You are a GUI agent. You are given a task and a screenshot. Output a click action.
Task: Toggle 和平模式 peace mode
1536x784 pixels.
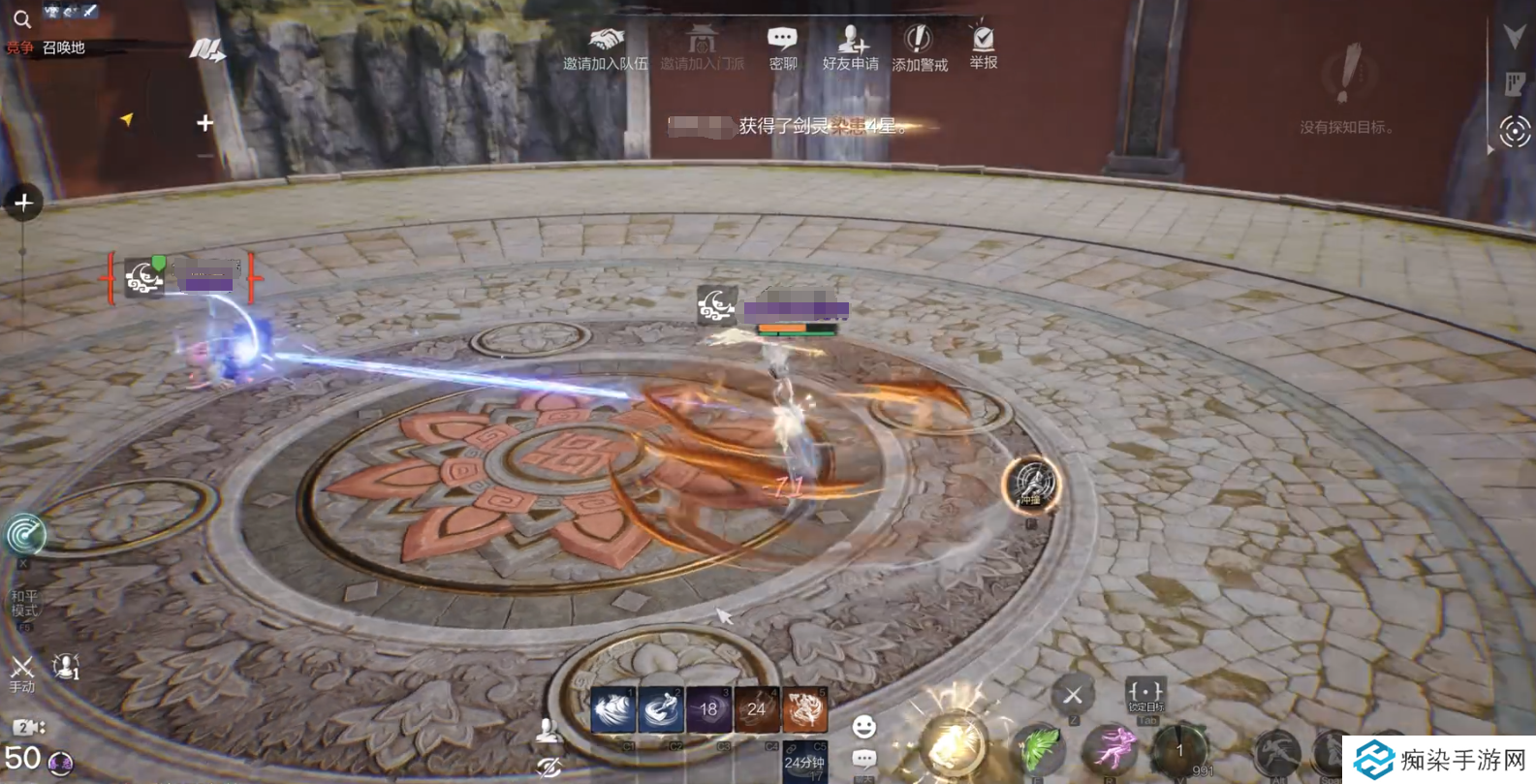click(24, 603)
